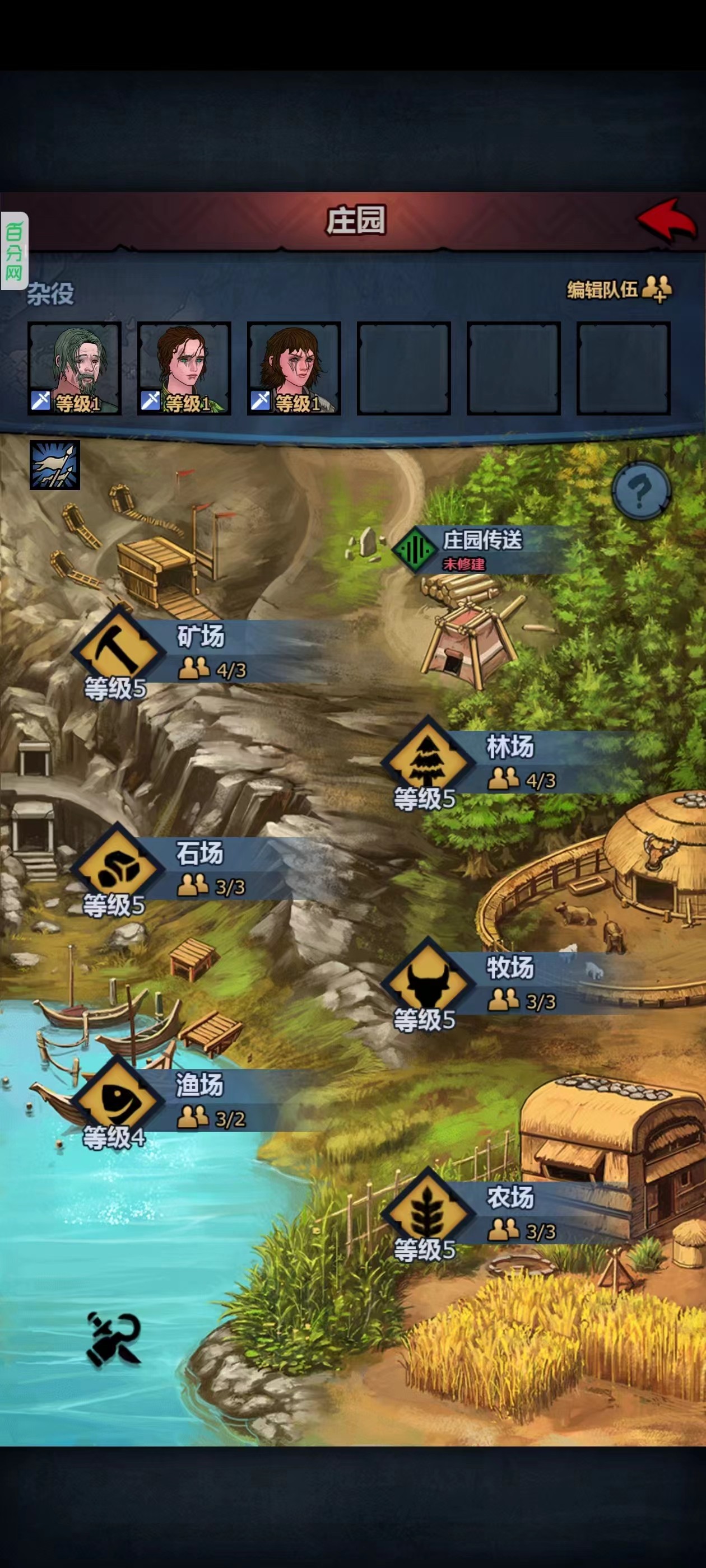Open the blue question mark help
706x1568 pixels.
(641, 490)
